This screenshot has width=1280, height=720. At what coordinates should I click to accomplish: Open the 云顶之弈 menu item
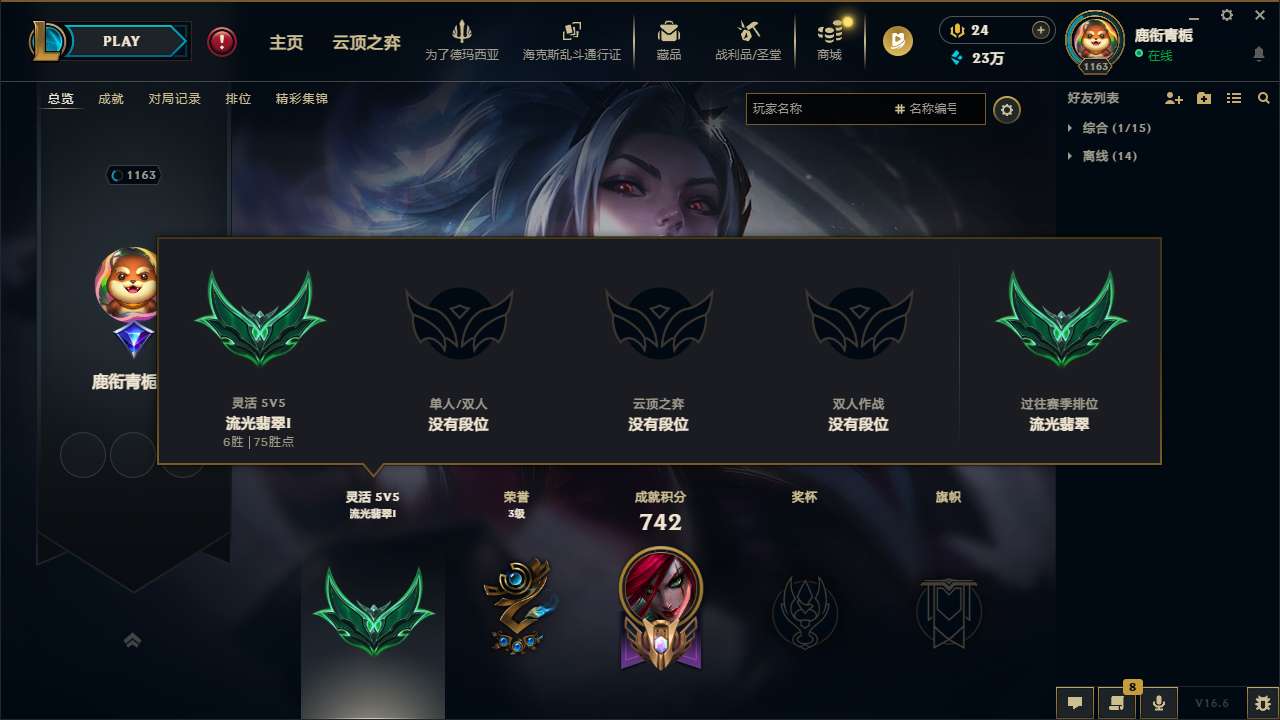pos(367,41)
